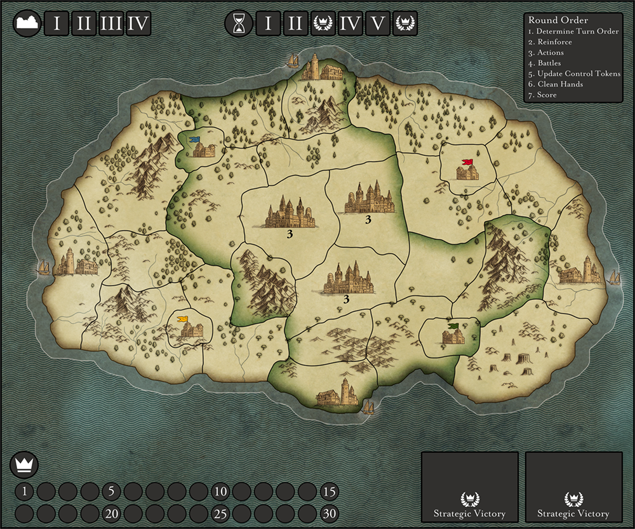Select turn order slot III
The image size is (635, 529).
click(x=112, y=23)
